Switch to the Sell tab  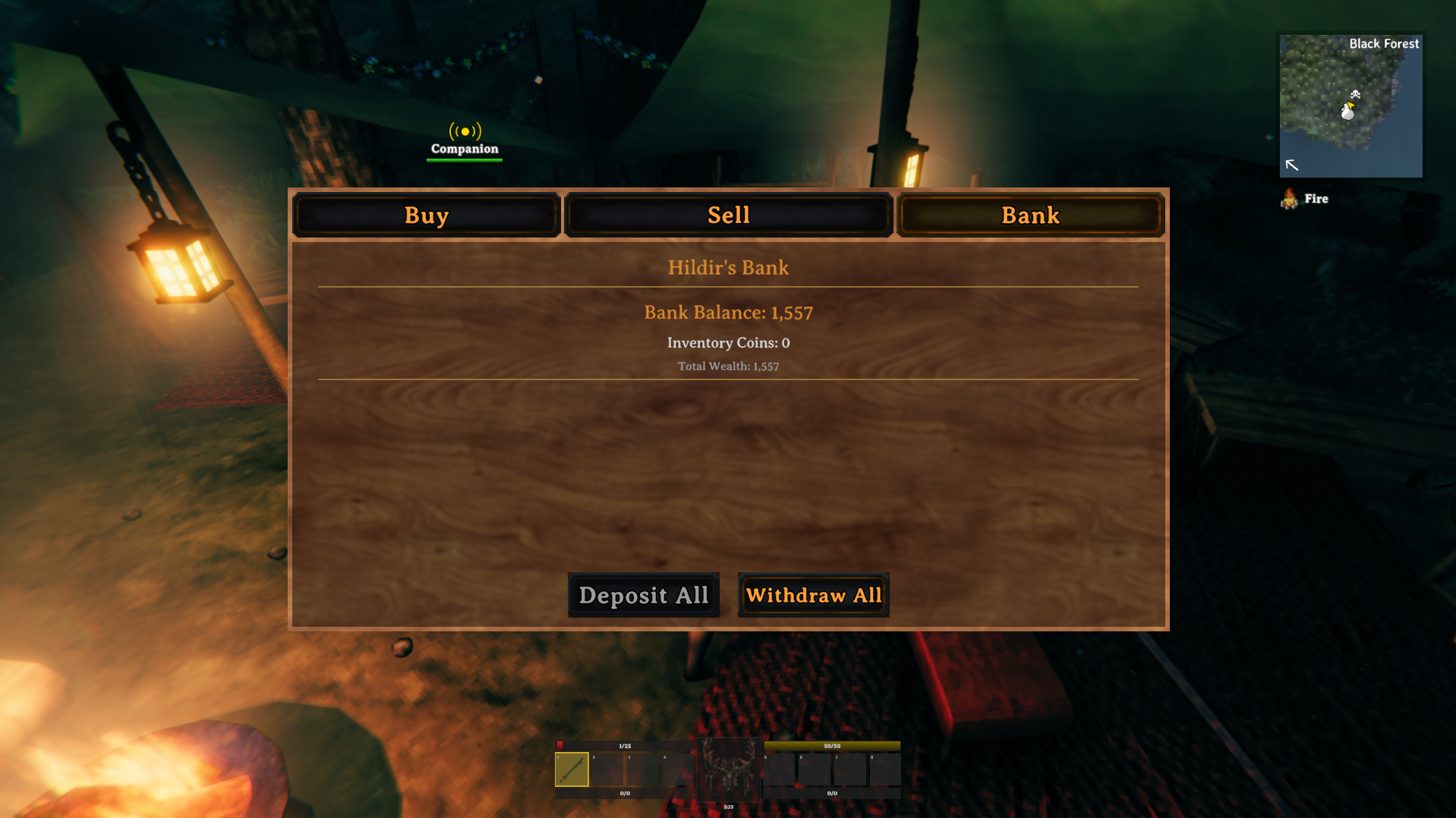(728, 215)
